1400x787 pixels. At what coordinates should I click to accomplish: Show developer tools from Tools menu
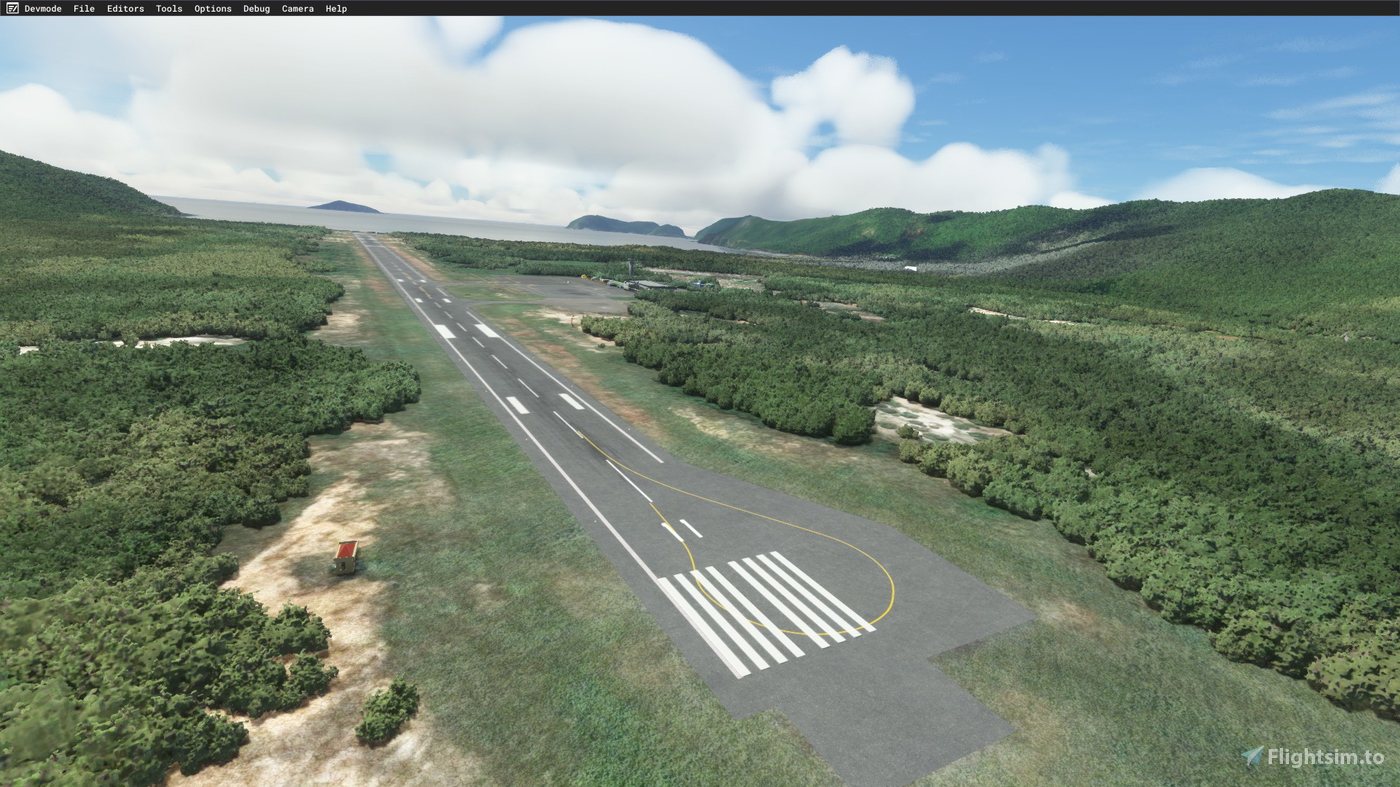[x=169, y=7]
